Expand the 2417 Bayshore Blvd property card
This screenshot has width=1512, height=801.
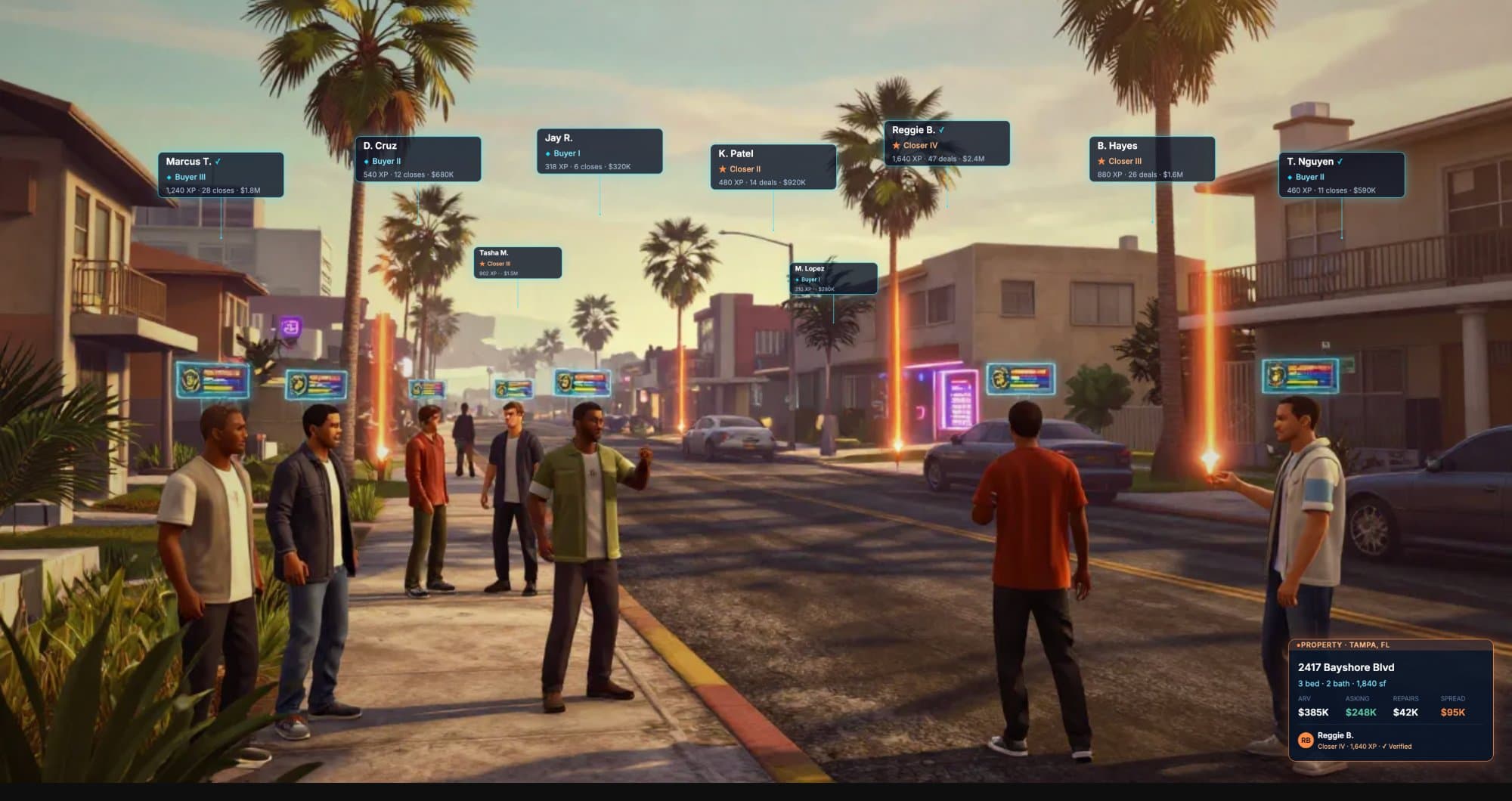pyautogui.click(x=1391, y=695)
